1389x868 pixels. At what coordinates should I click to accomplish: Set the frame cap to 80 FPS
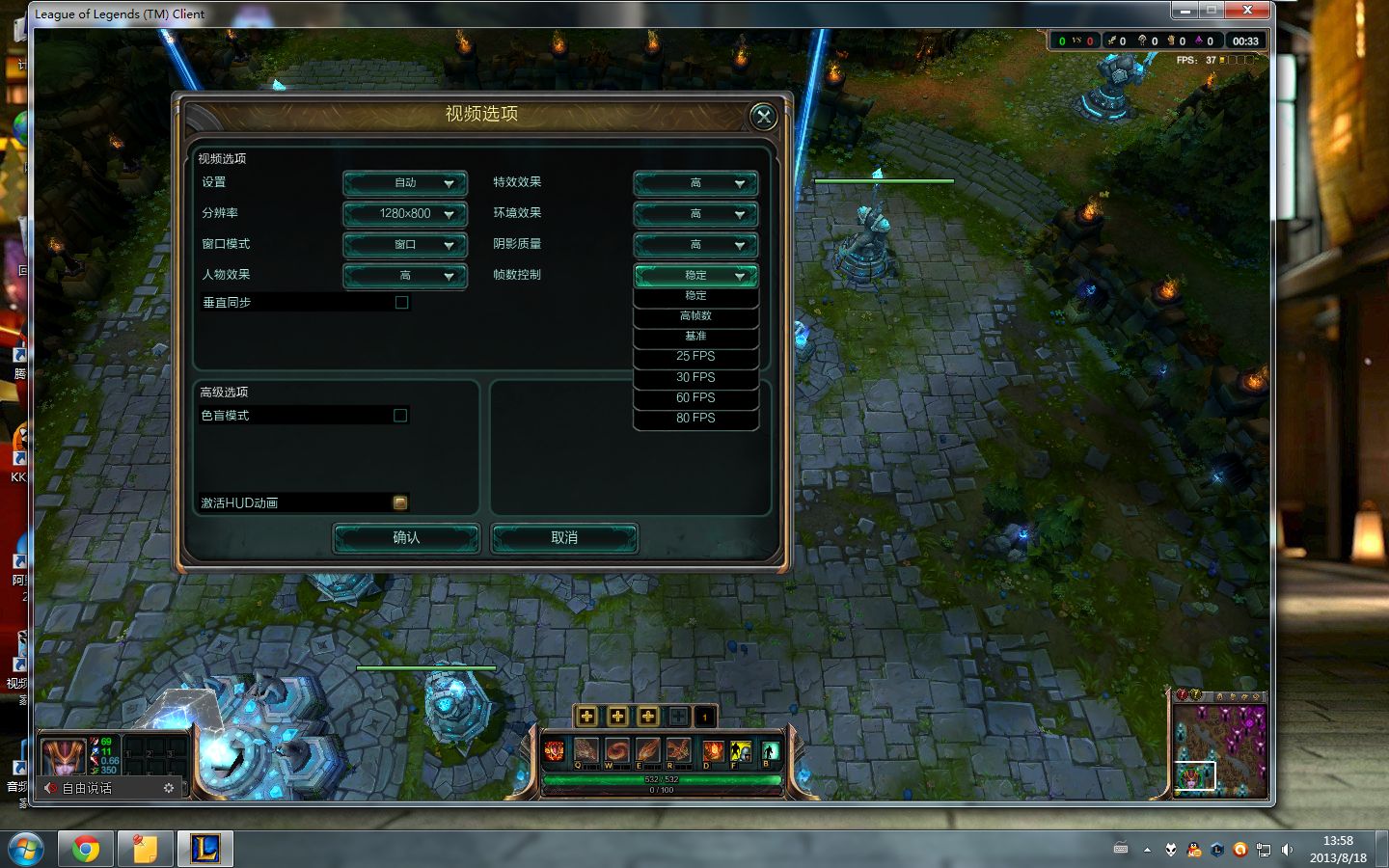695,418
